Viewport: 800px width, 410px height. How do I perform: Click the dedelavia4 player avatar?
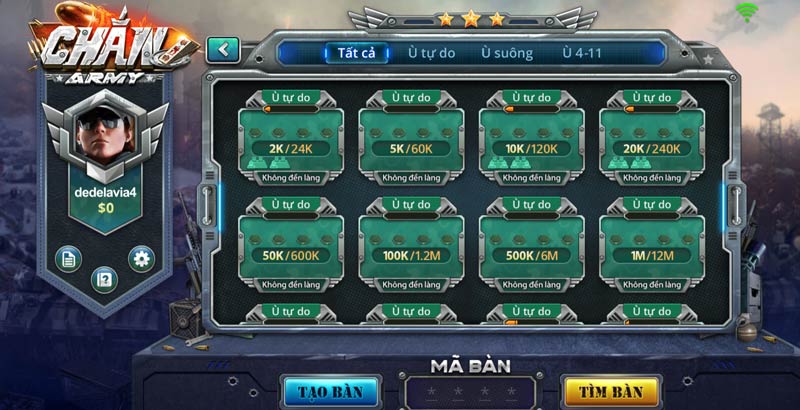104,134
